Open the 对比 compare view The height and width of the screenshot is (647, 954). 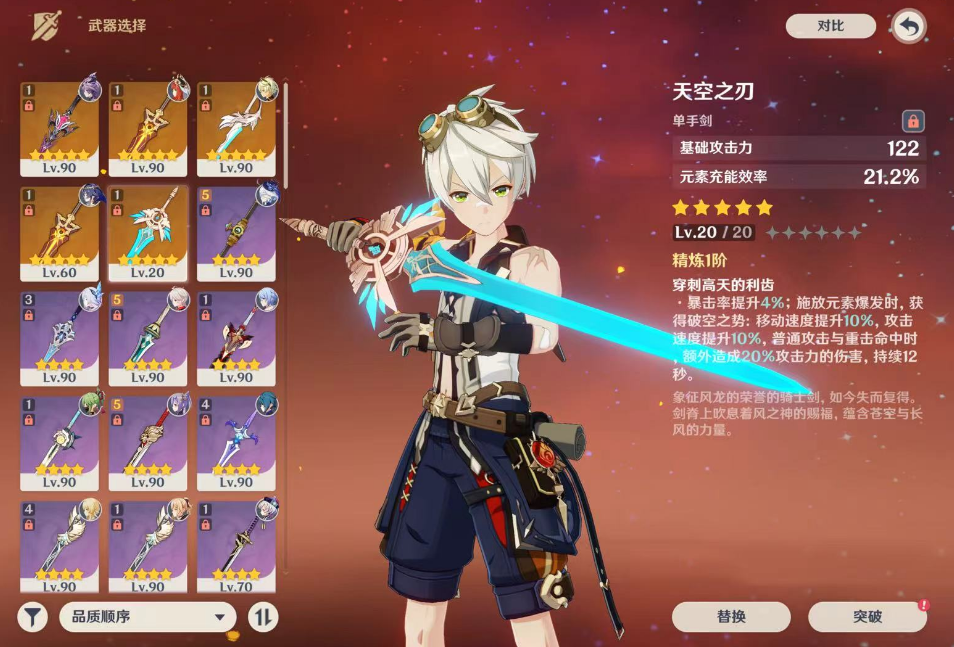[830, 26]
